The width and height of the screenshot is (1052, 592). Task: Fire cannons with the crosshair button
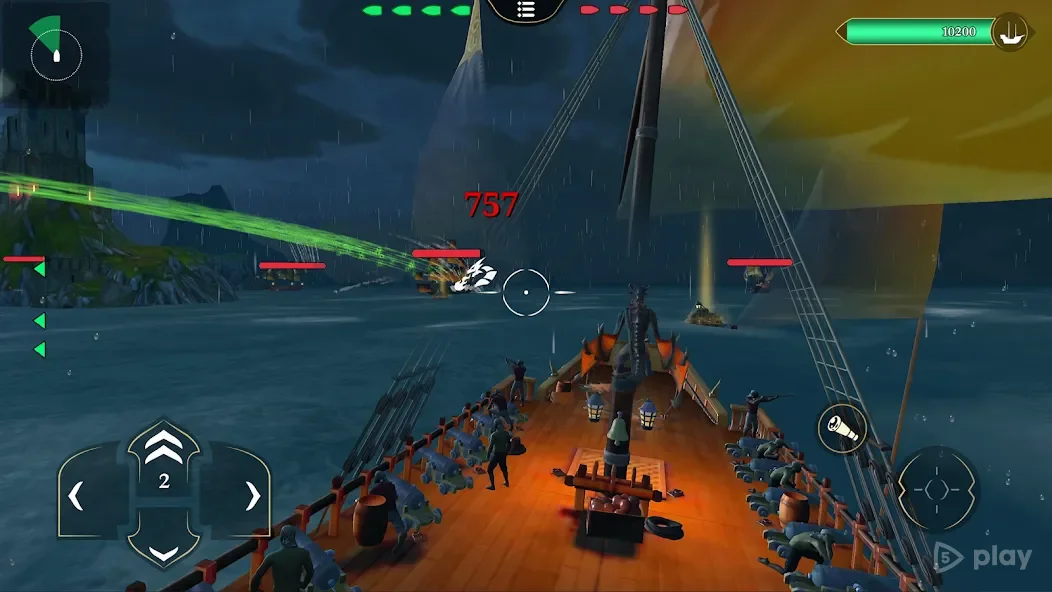(937, 489)
